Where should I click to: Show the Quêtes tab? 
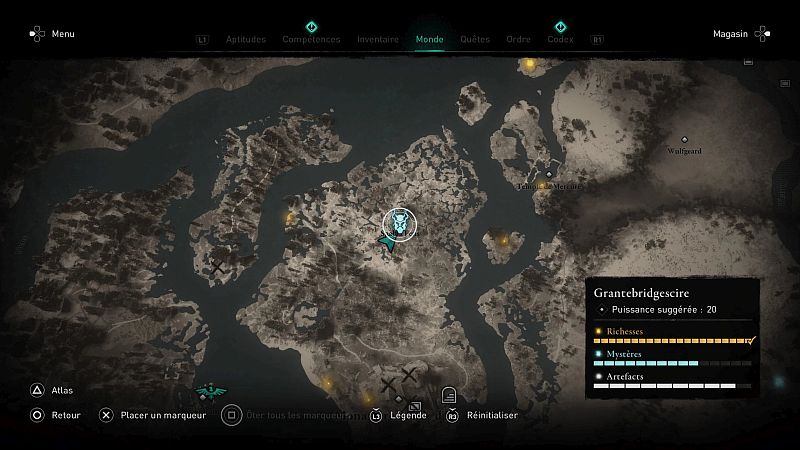(475, 40)
